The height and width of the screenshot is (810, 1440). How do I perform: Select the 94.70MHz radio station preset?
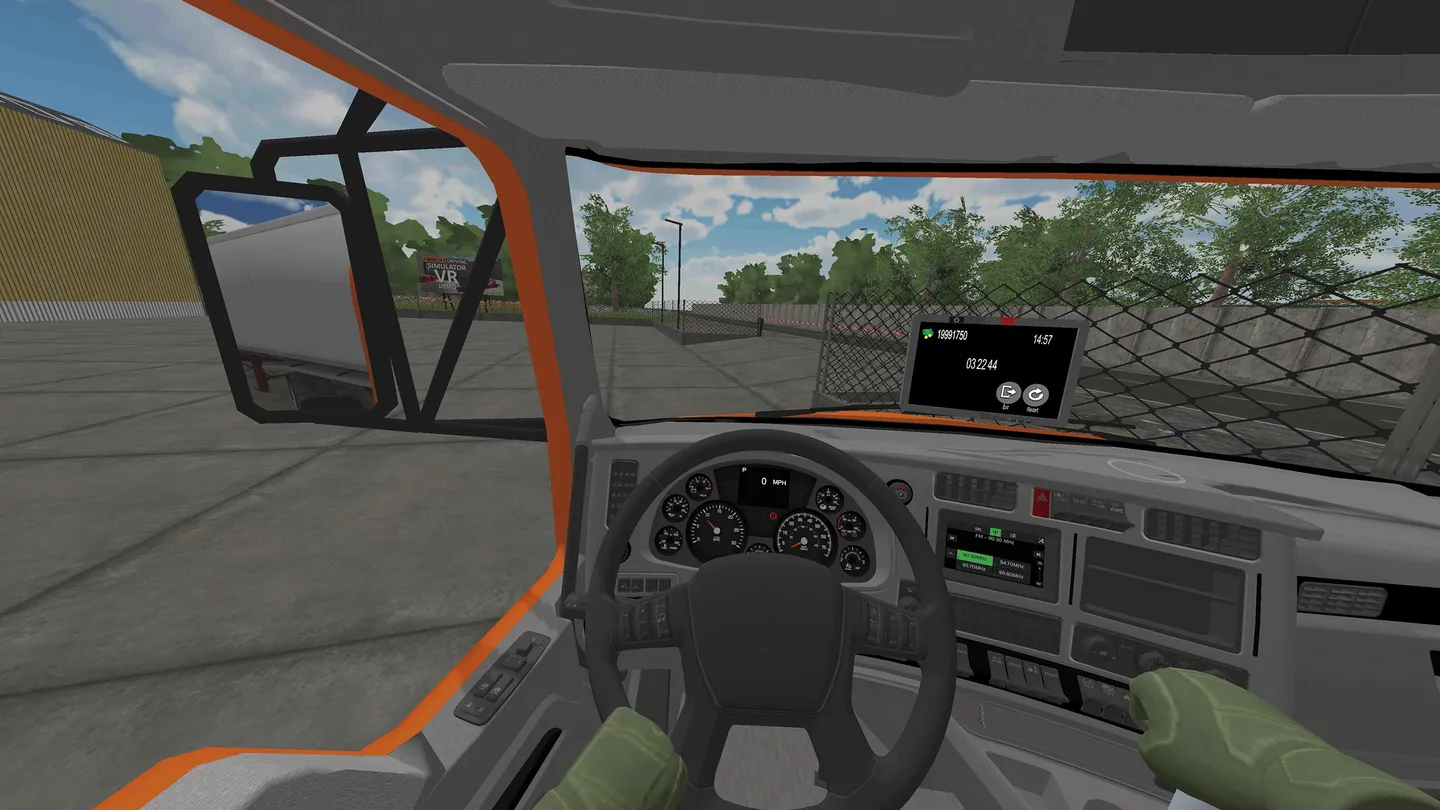click(x=1011, y=565)
